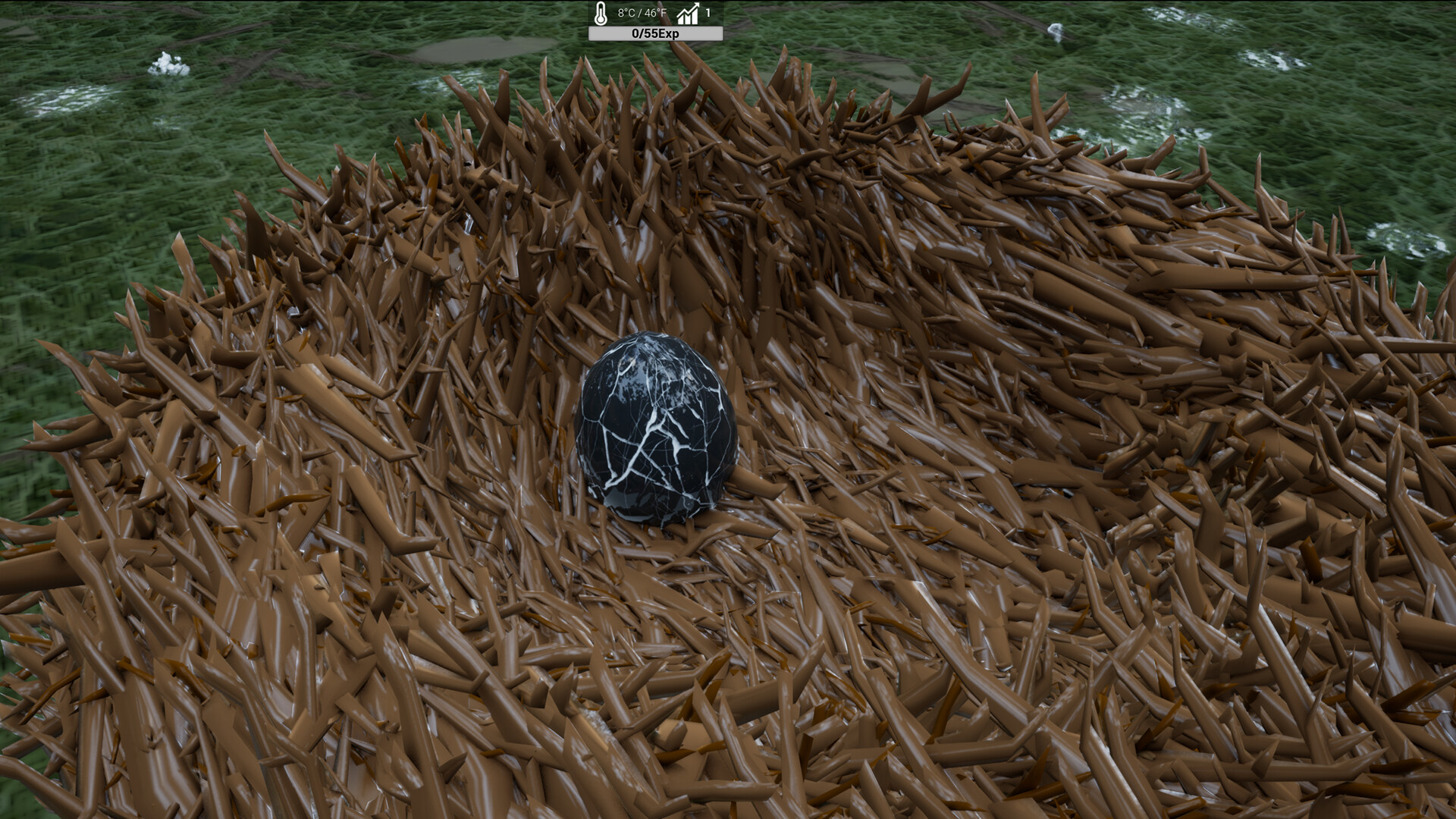
Task: Click the tallest bar of the stats icon
Action: click(695, 19)
